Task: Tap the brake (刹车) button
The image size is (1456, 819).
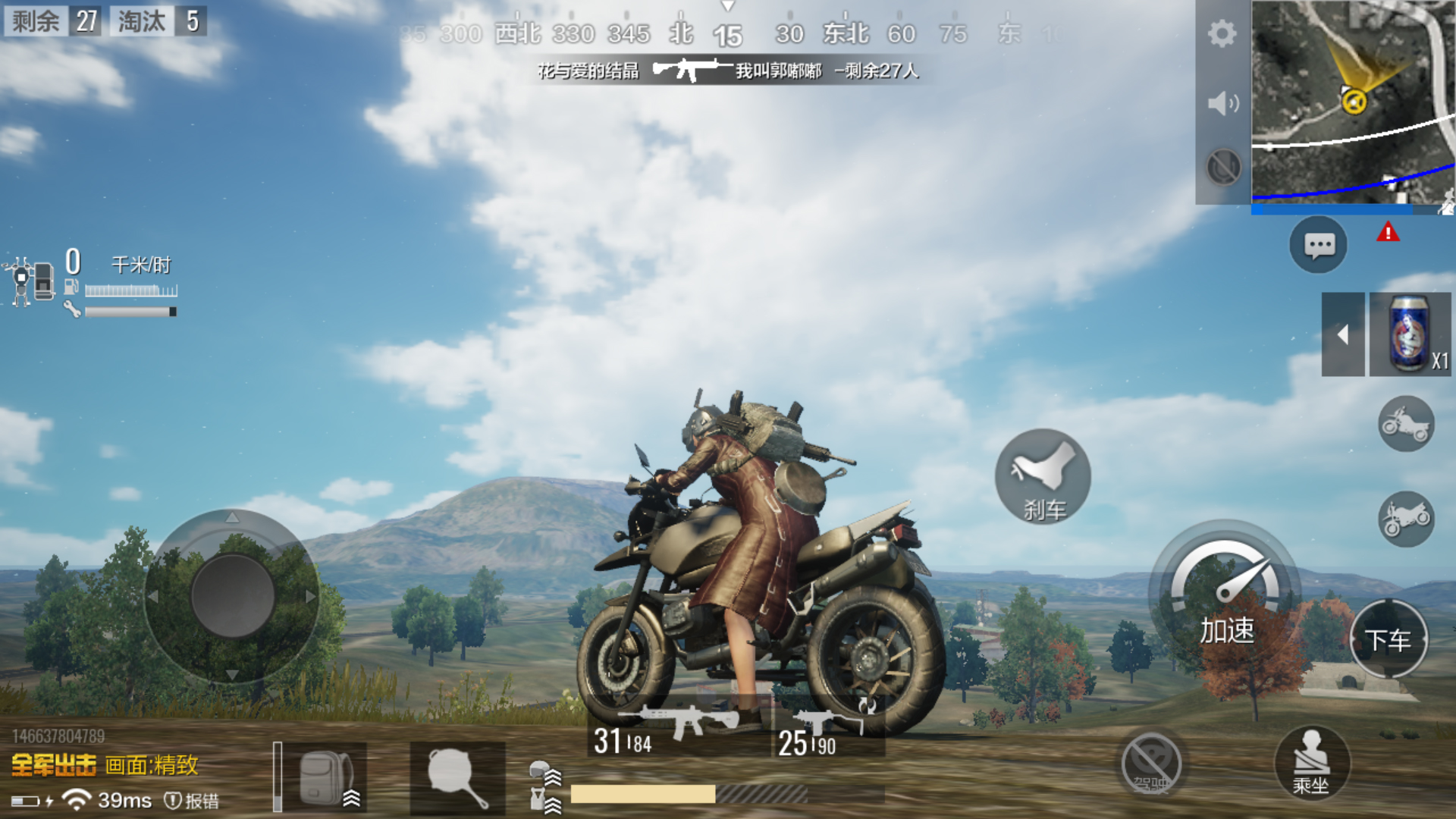Action: pos(1043,477)
